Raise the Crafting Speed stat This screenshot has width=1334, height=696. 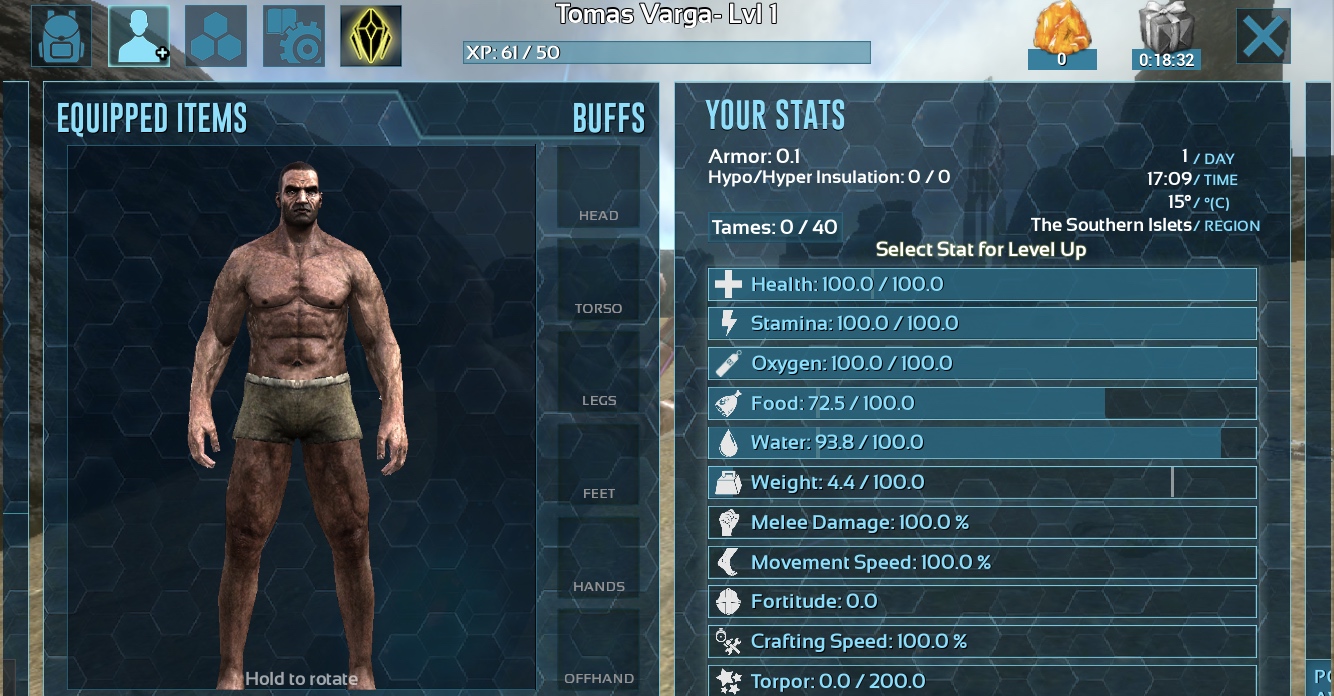coord(982,642)
